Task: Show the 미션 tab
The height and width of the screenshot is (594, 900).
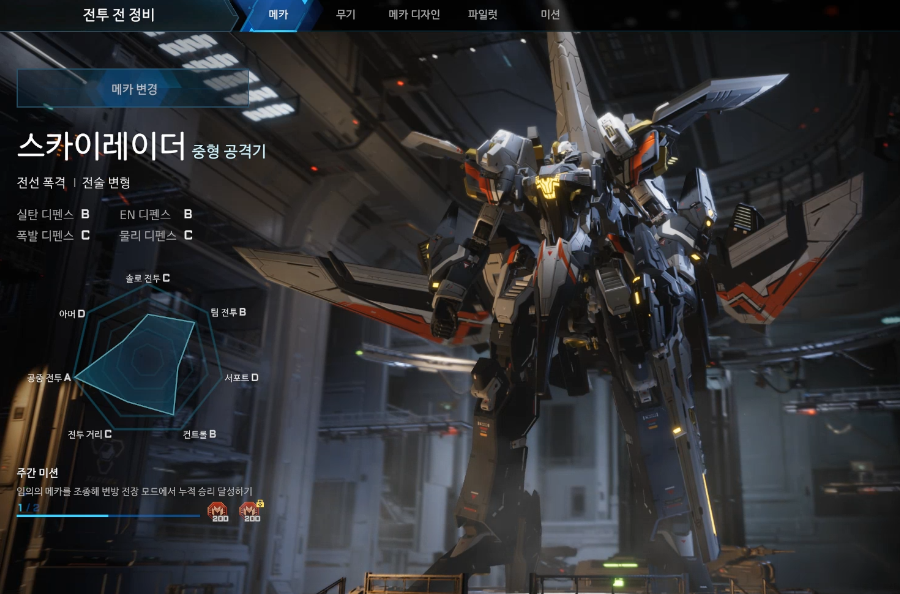Action: coord(550,15)
